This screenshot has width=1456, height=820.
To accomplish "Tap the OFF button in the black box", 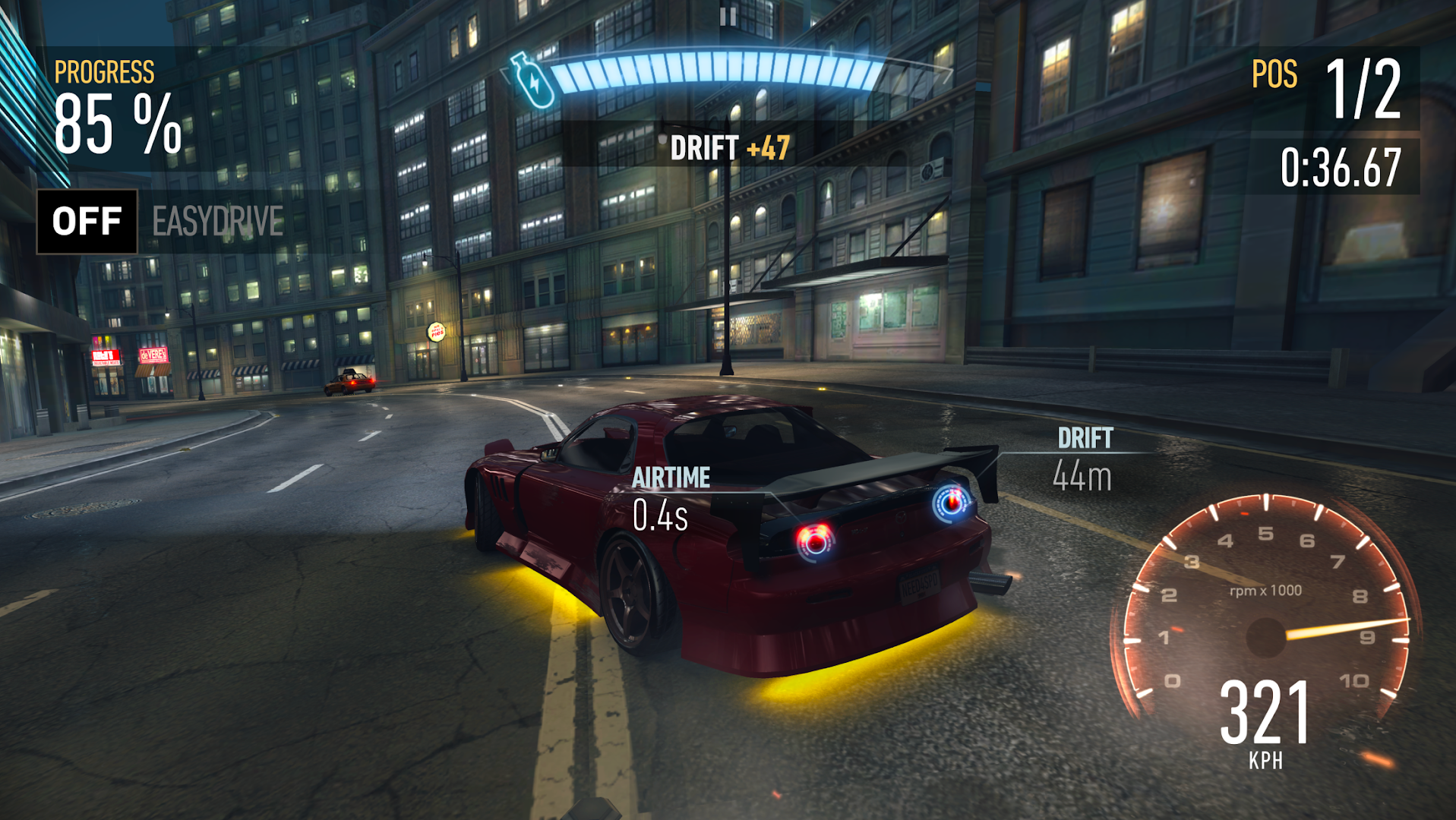I will (86, 221).
